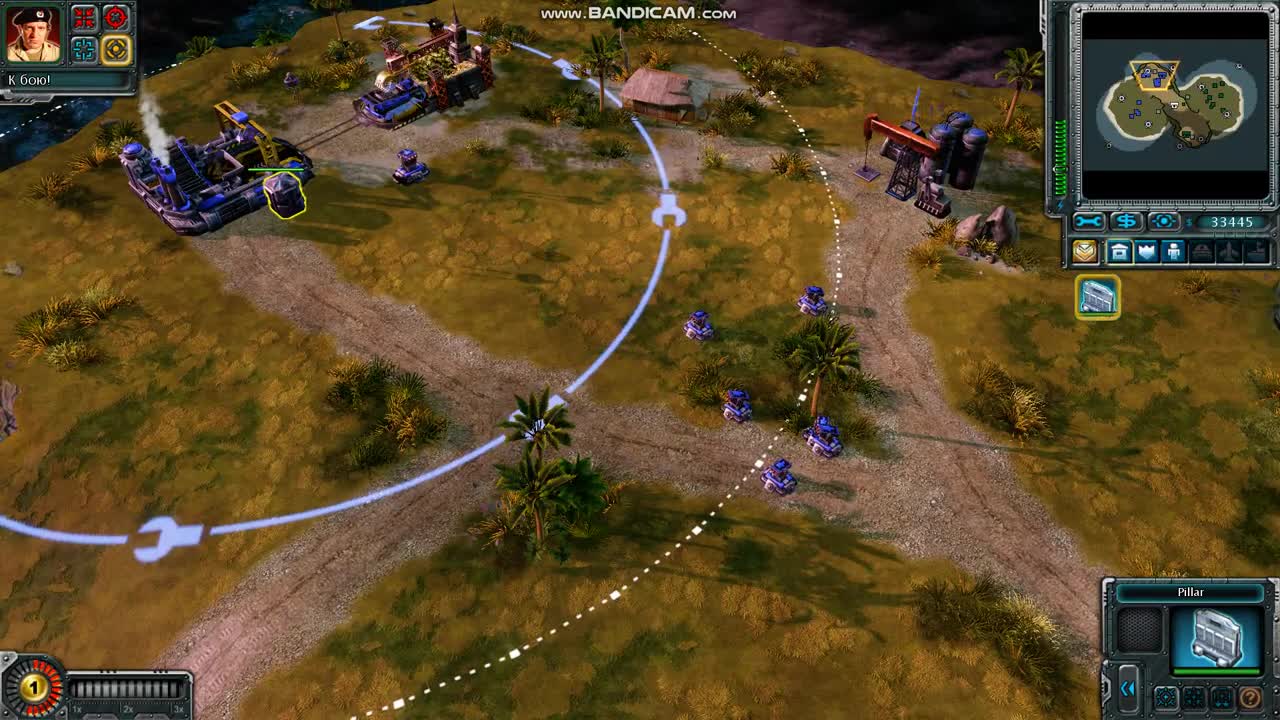This screenshot has width=1280, height=720.
Task: Activate the sell structure dollar icon
Action: [1126, 220]
